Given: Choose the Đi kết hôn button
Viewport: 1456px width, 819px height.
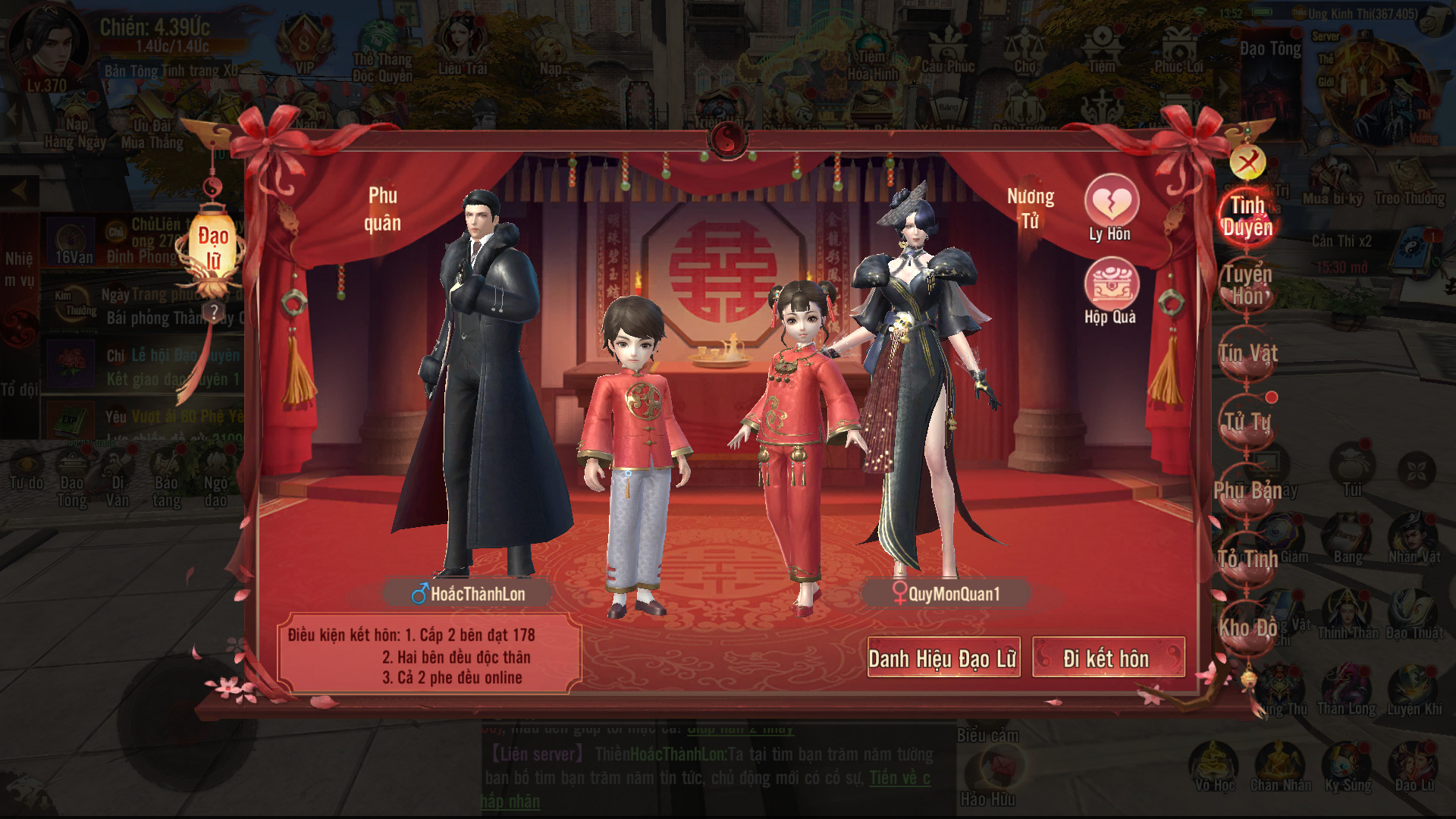Looking at the screenshot, I should (1107, 658).
